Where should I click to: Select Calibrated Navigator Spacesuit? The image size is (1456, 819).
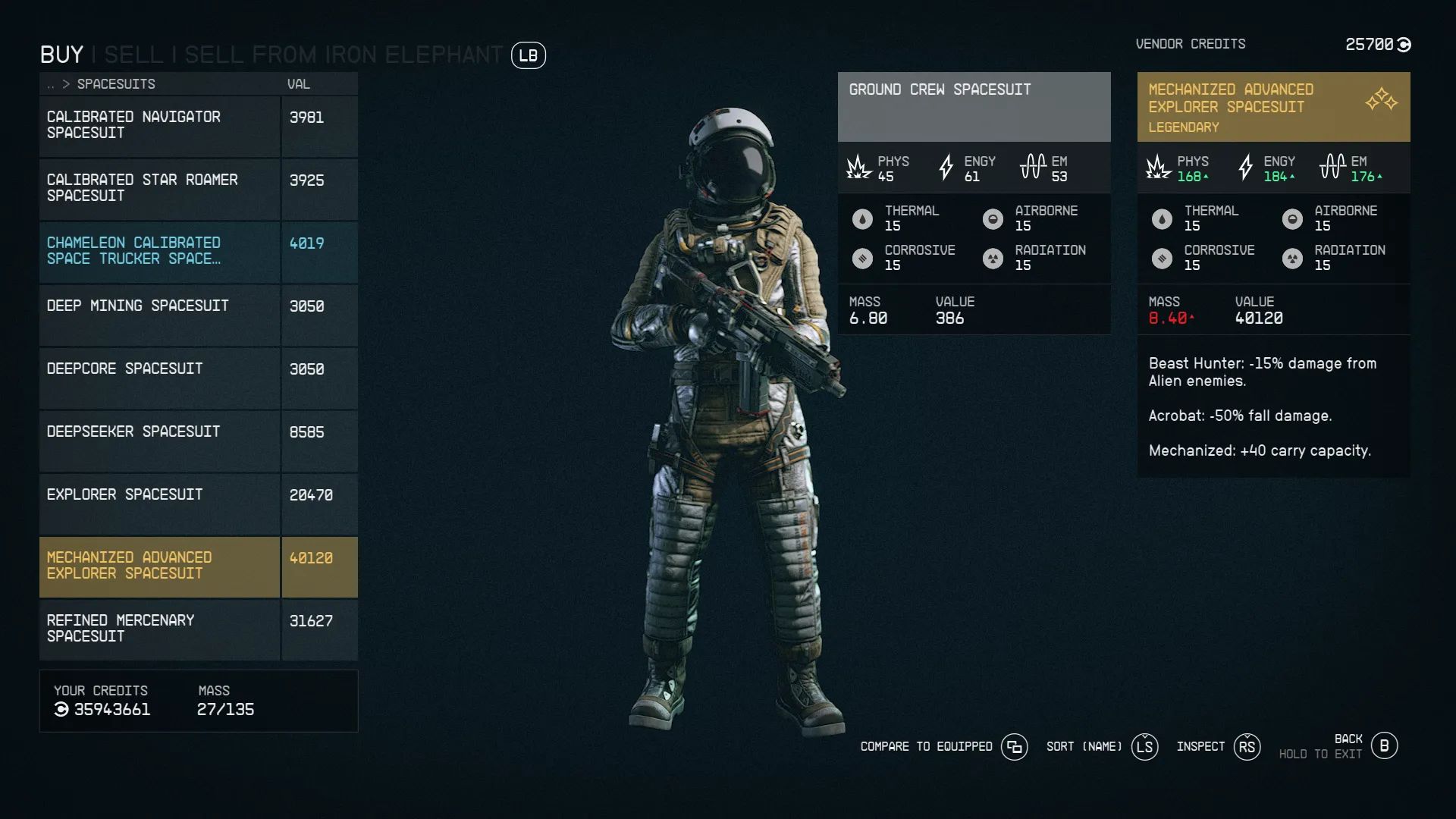coord(159,125)
